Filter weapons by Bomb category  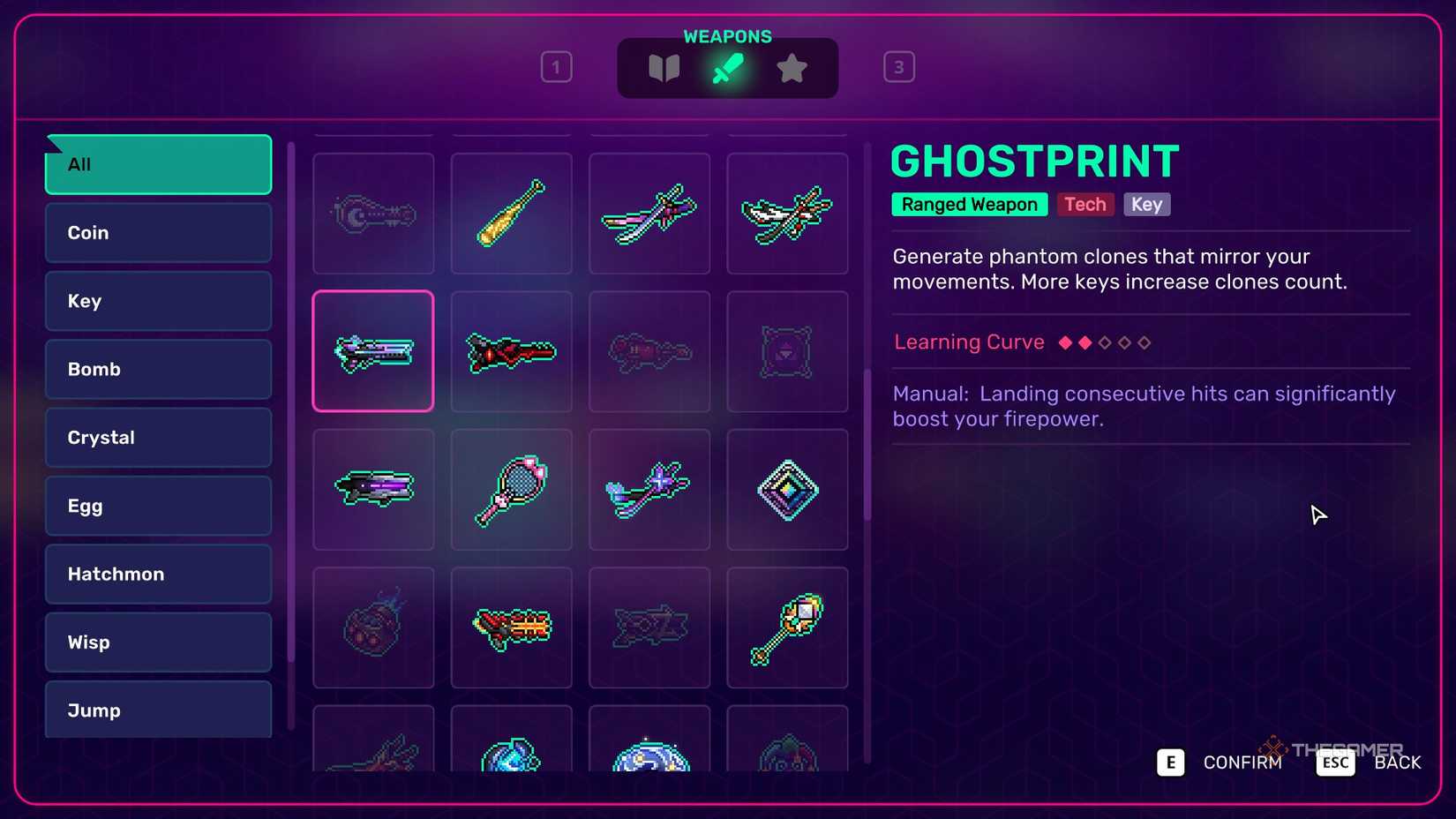(157, 369)
